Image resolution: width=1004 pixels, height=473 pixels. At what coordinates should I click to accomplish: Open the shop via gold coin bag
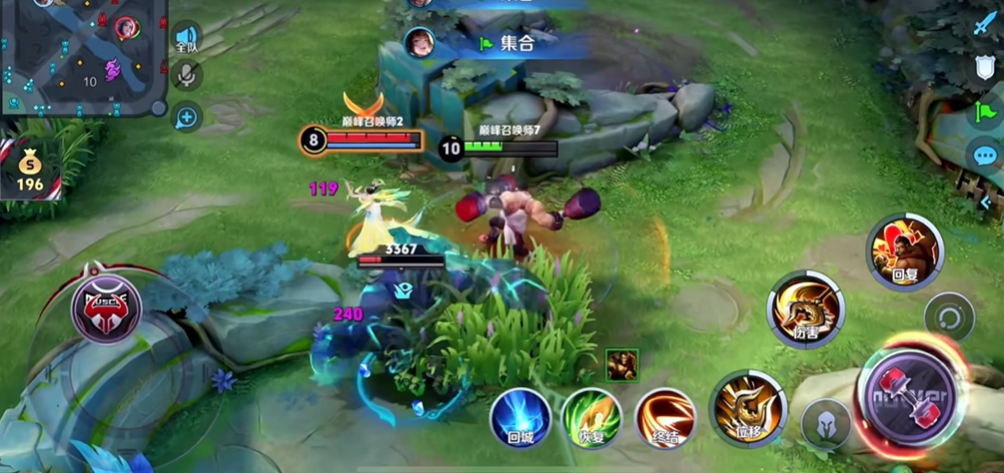(x=29, y=170)
